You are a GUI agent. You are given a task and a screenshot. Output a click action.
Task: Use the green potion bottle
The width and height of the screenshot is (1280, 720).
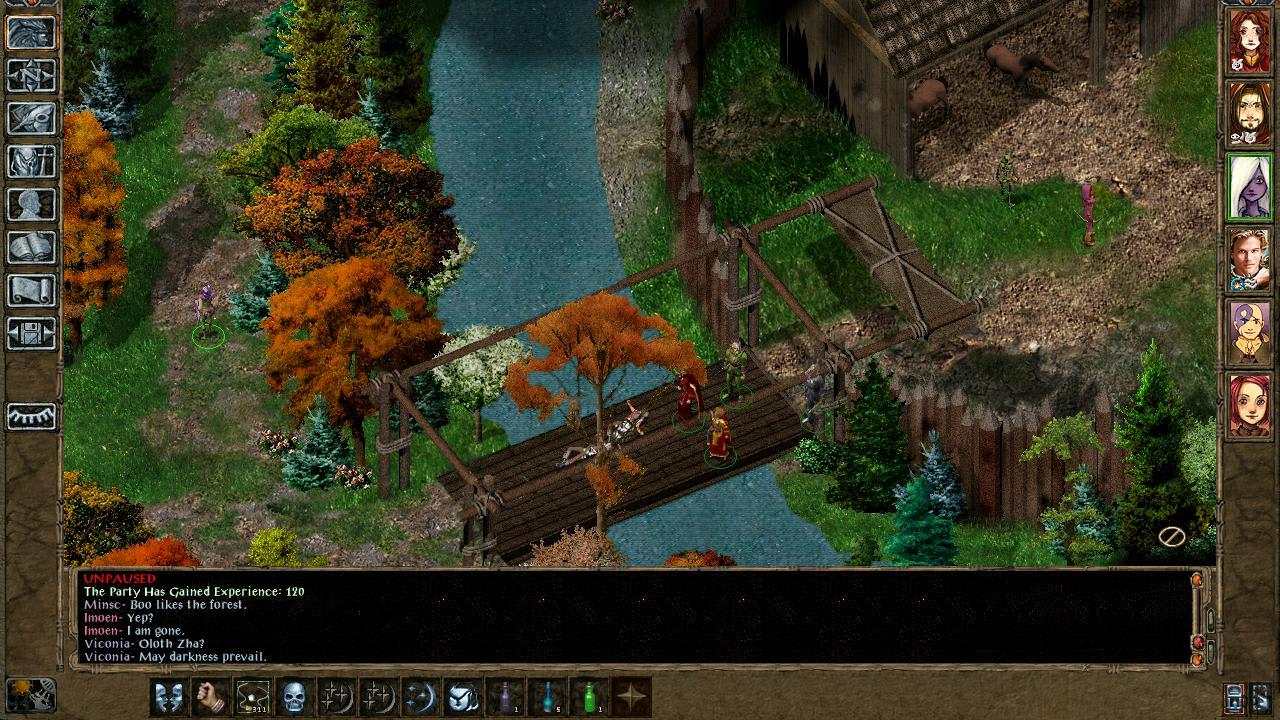click(x=588, y=696)
